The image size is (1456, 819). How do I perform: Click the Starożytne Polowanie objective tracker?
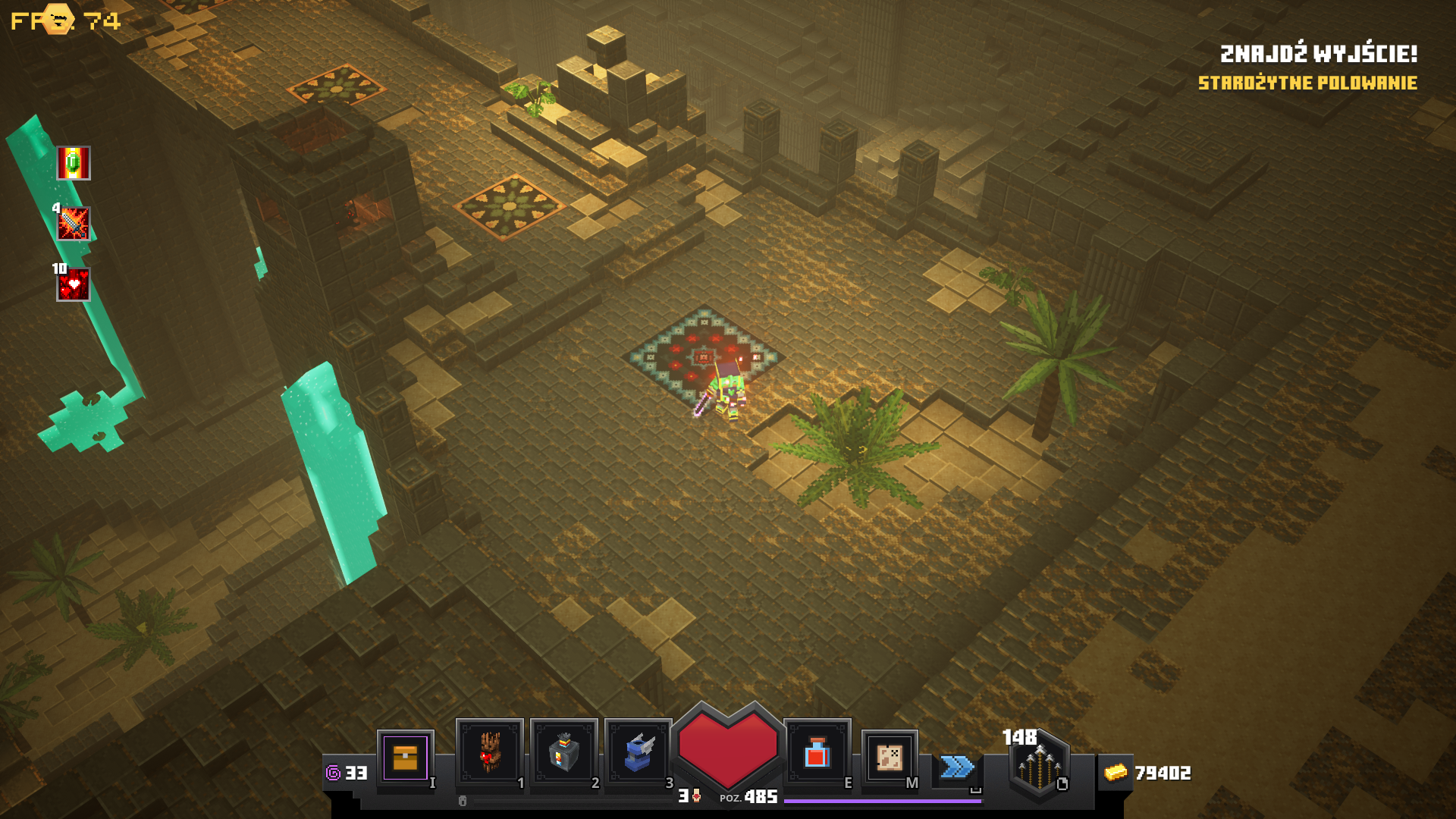click(x=1307, y=83)
